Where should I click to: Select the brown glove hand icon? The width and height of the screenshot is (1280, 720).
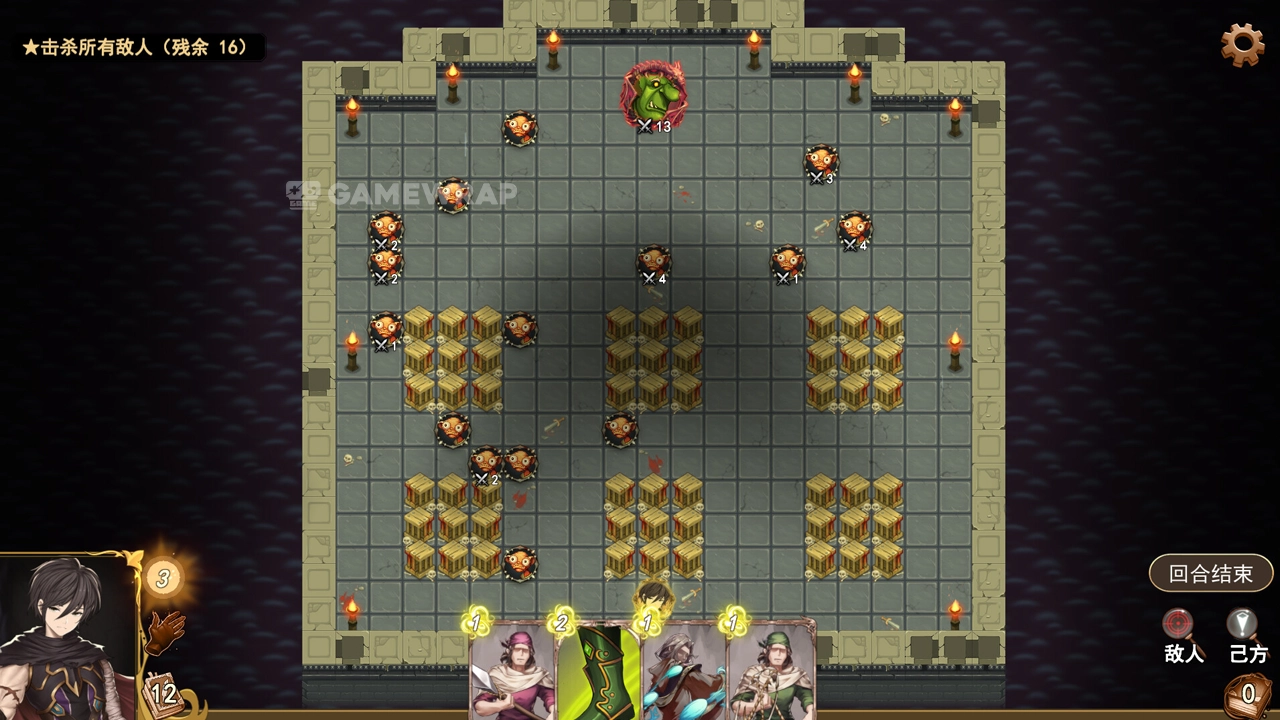point(167,631)
